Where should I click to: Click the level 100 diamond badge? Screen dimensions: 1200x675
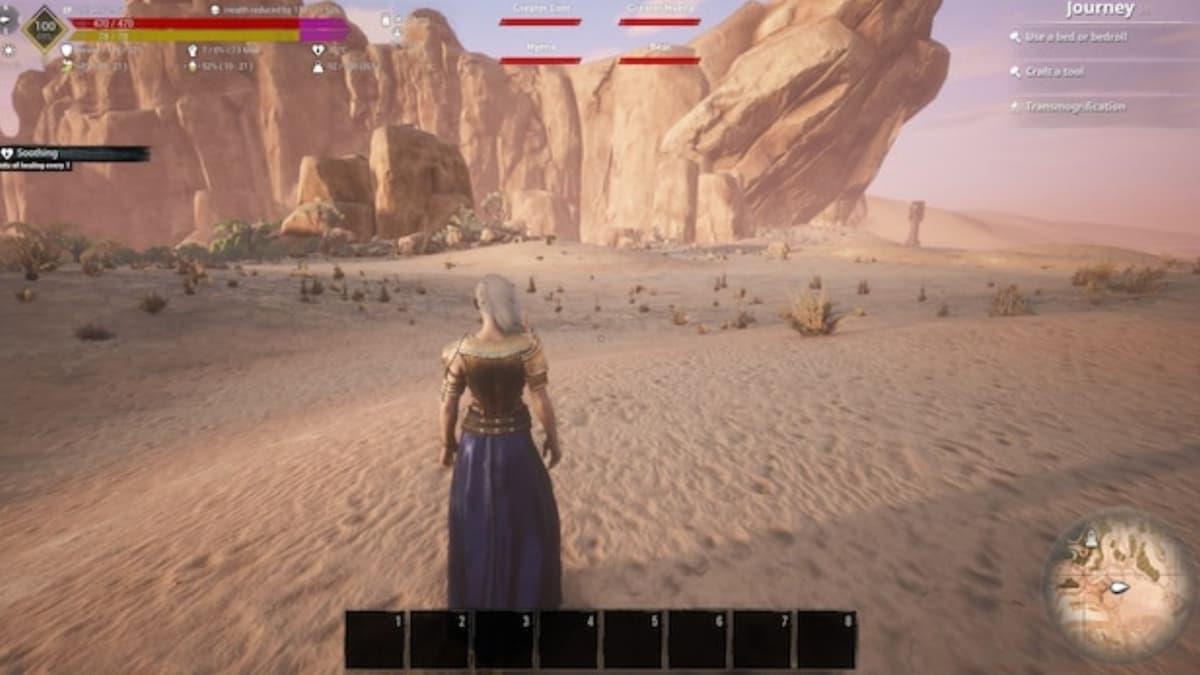point(45,28)
